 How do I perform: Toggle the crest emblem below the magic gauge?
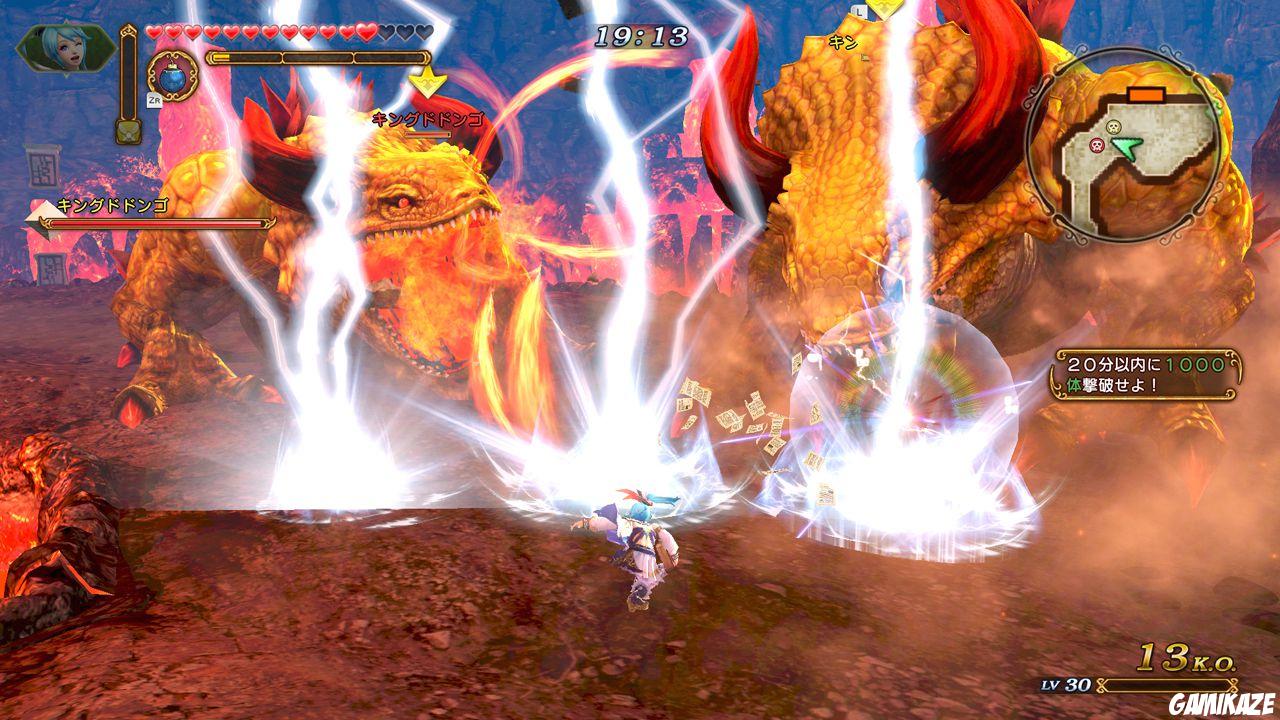pyautogui.click(x=128, y=130)
